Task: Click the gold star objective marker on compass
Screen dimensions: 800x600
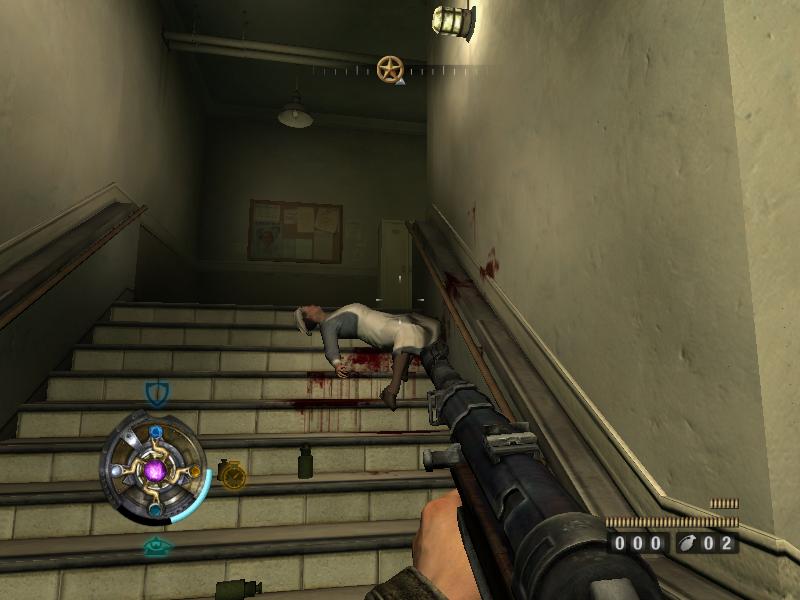Action: pos(390,68)
